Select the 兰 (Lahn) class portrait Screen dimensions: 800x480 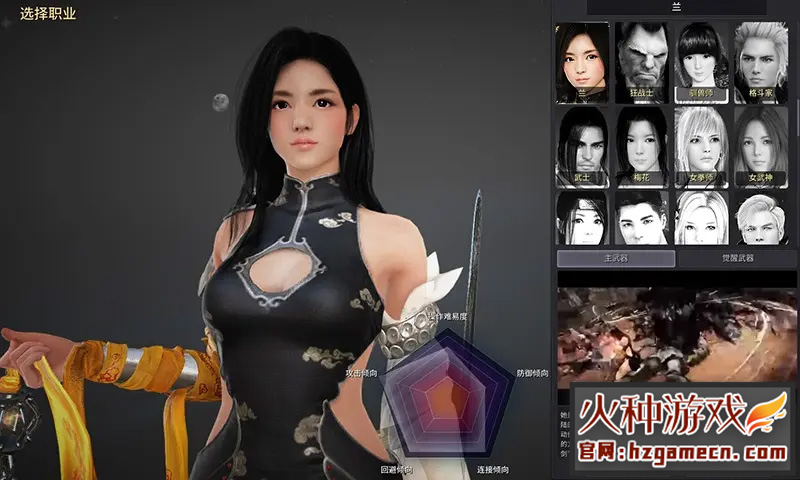click(x=582, y=61)
